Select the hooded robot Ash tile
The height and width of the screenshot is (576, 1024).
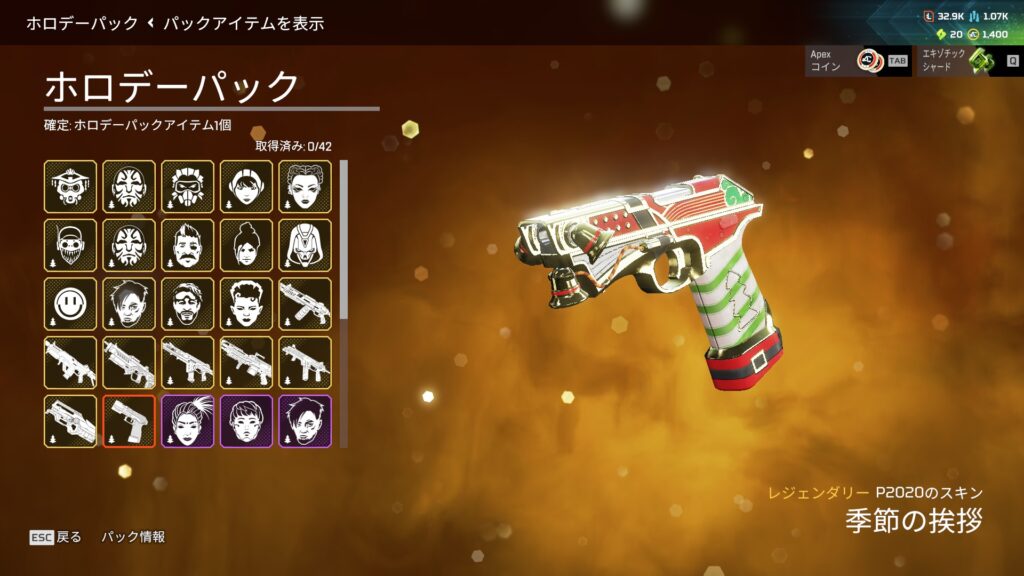coord(305,245)
